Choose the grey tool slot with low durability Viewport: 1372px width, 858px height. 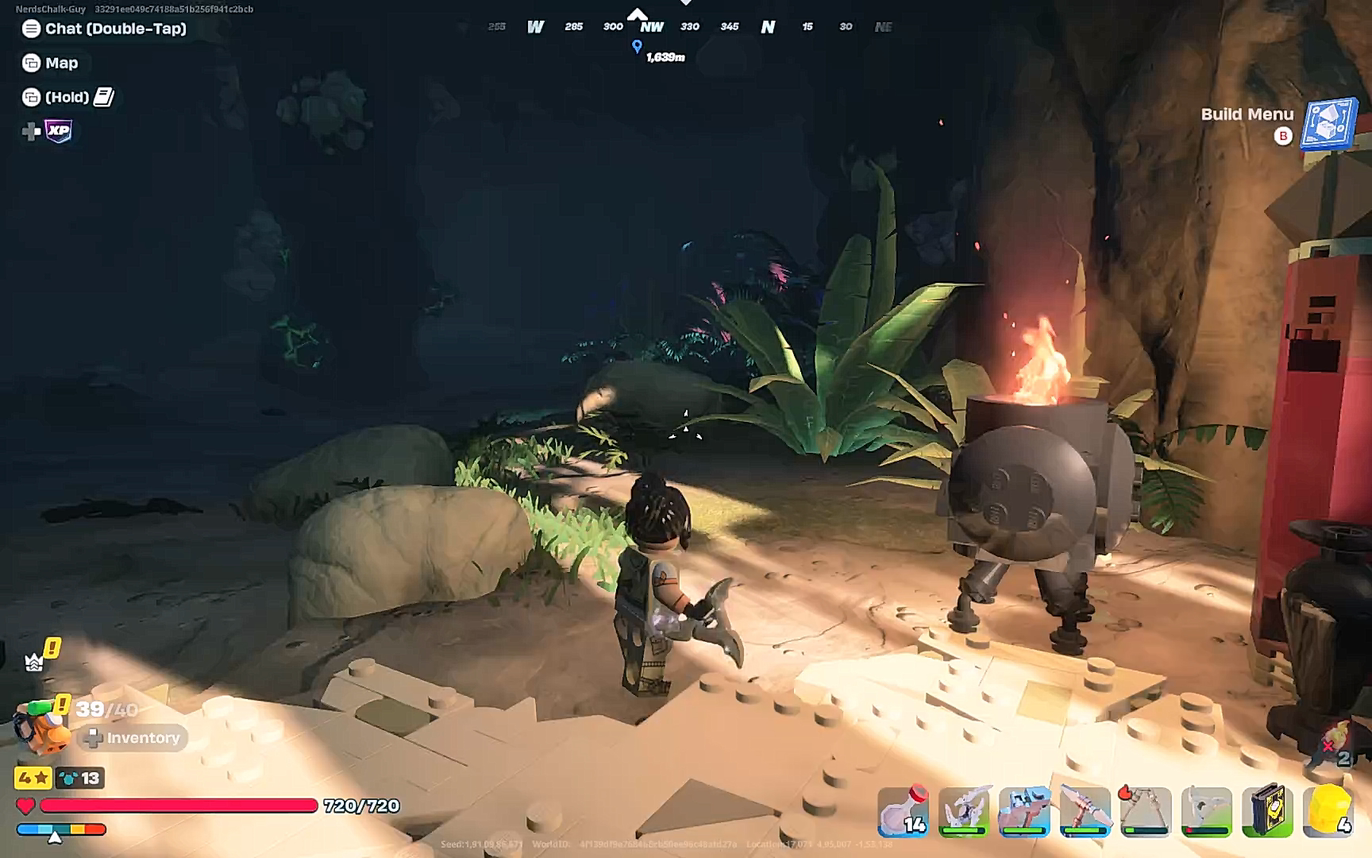pos(1206,811)
